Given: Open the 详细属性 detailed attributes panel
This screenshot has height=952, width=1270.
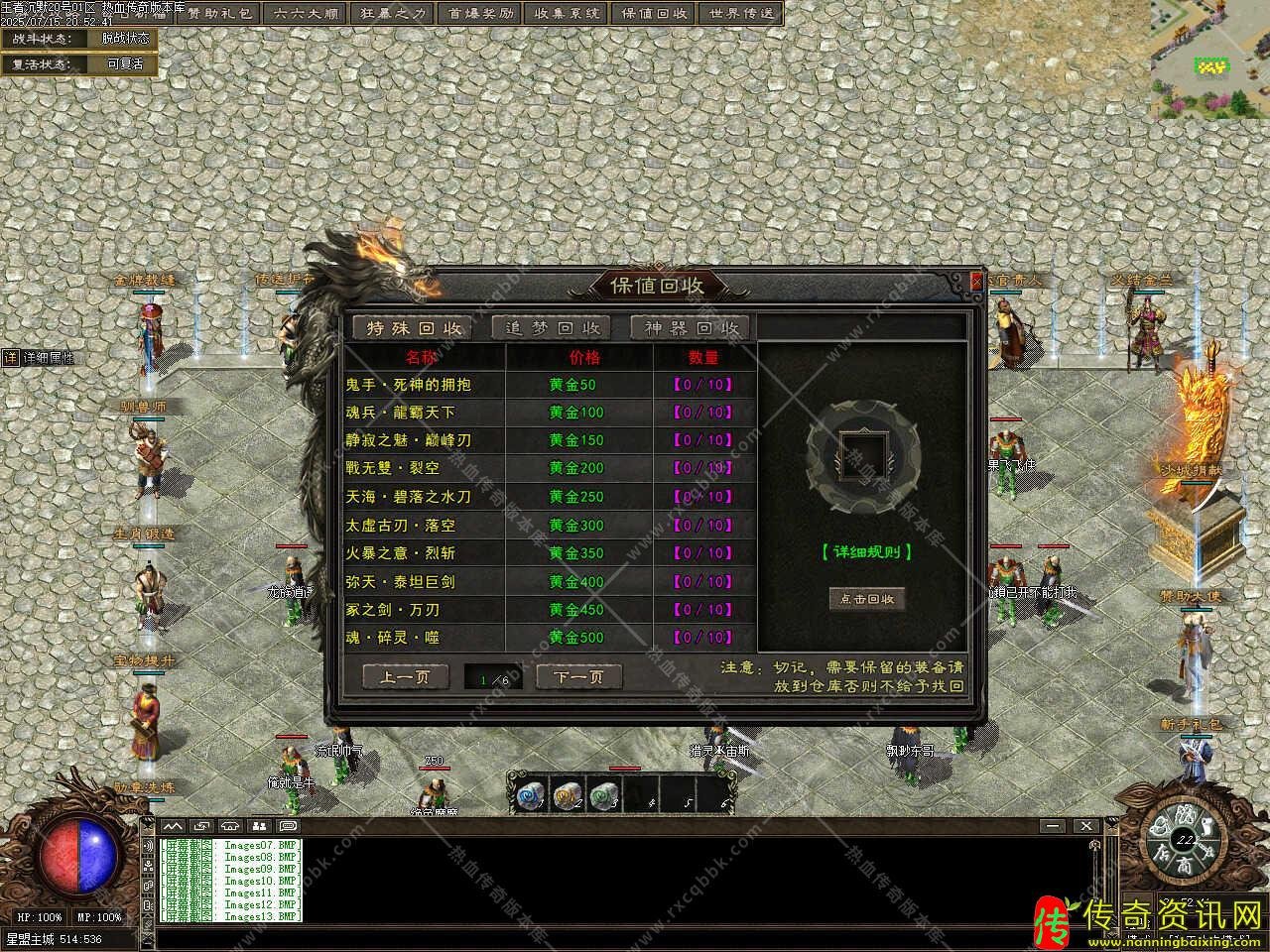Looking at the screenshot, I should point(40,358).
